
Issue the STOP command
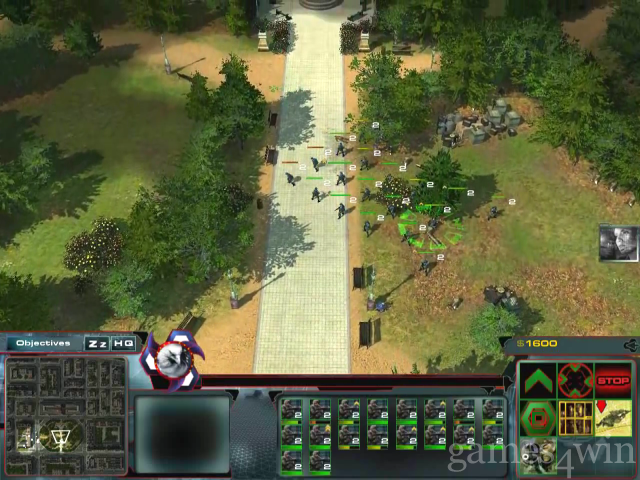pos(613,381)
